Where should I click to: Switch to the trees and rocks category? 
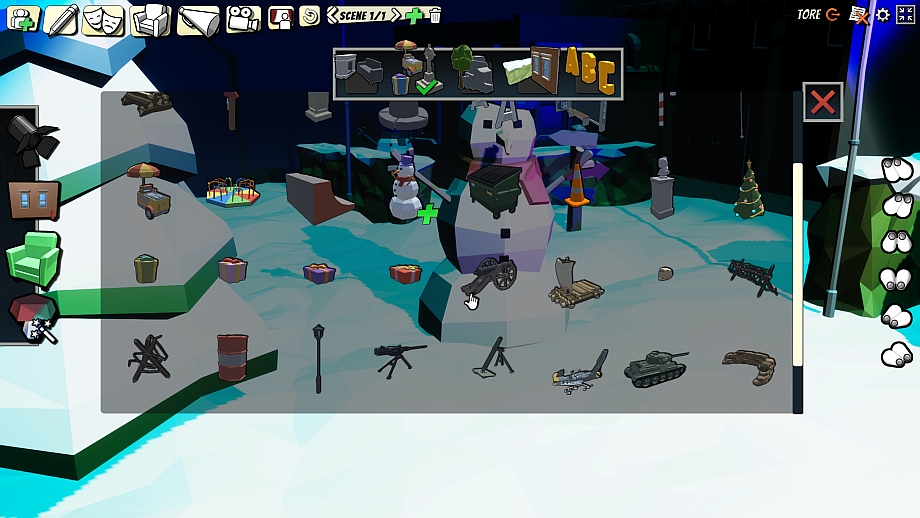(471, 71)
